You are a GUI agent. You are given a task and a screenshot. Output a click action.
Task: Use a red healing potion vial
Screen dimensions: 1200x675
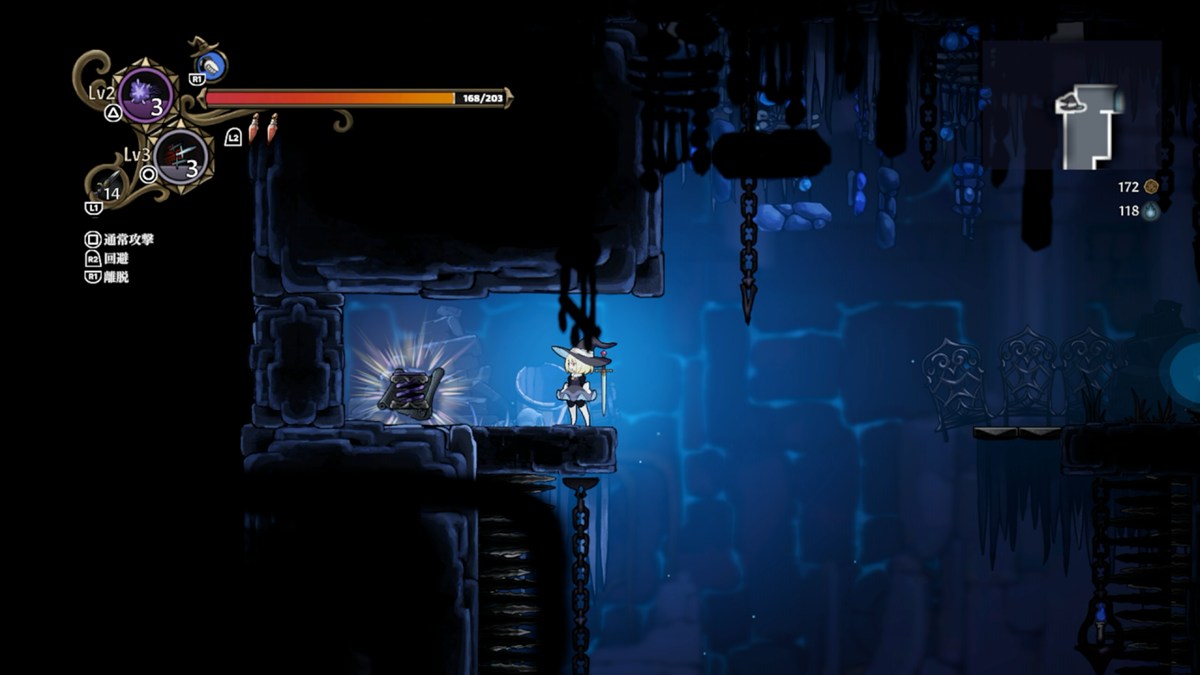tap(255, 127)
